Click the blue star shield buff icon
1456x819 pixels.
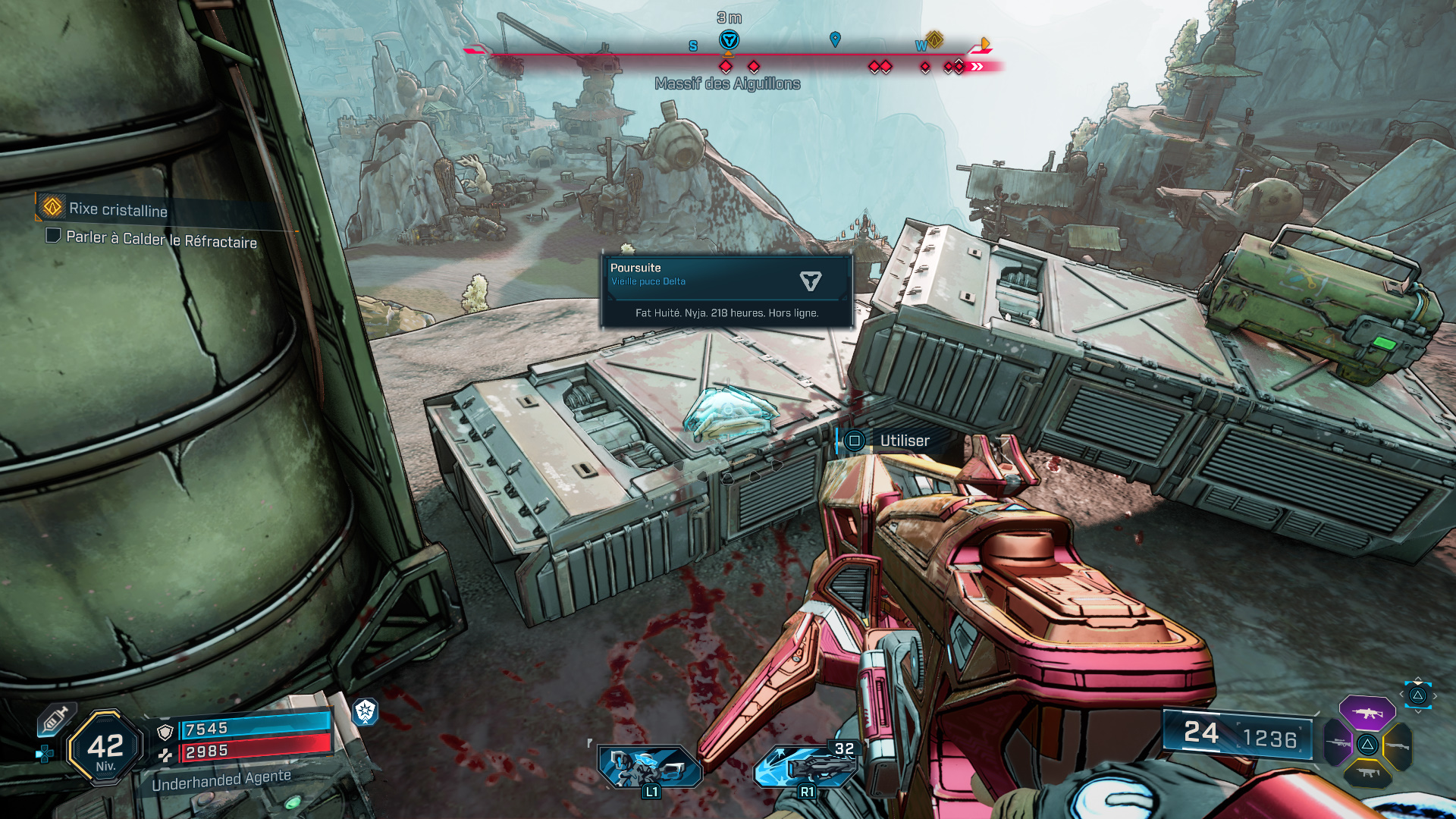[x=366, y=711]
